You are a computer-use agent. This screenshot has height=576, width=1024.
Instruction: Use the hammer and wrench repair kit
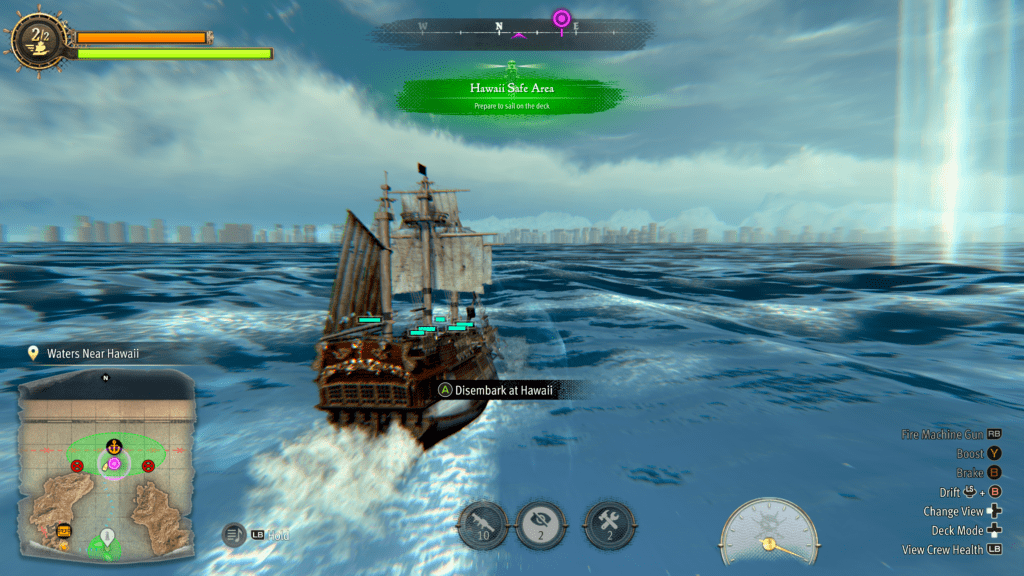point(606,524)
